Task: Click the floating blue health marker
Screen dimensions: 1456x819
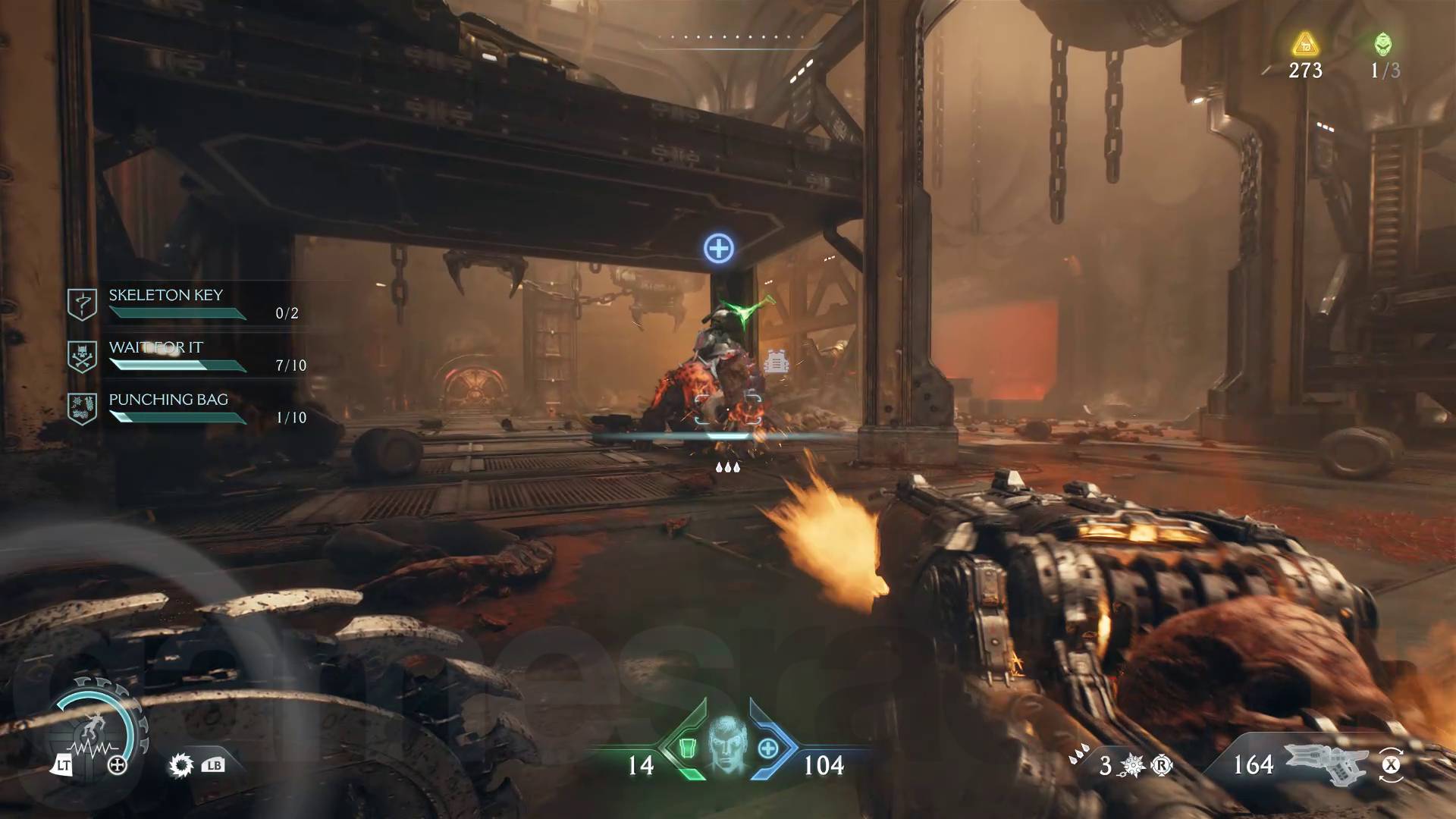Action: 718,248
